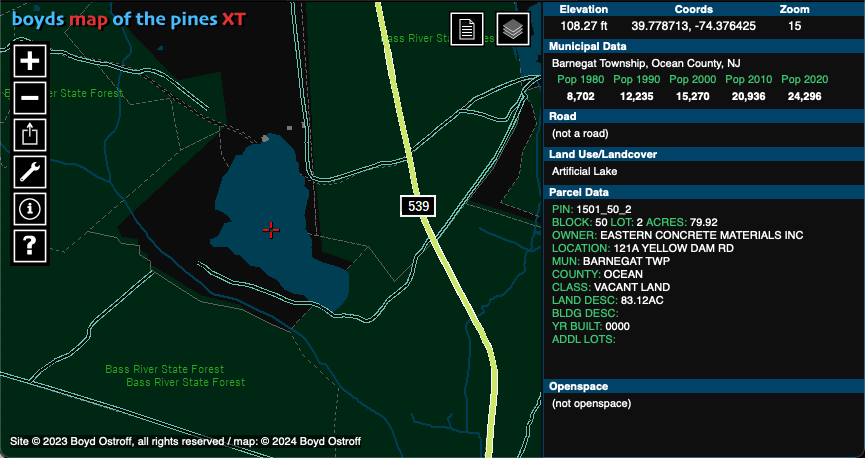This screenshot has width=865, height=458.
Task: Click the route 539 shield marker
Action: coord(419,206)
